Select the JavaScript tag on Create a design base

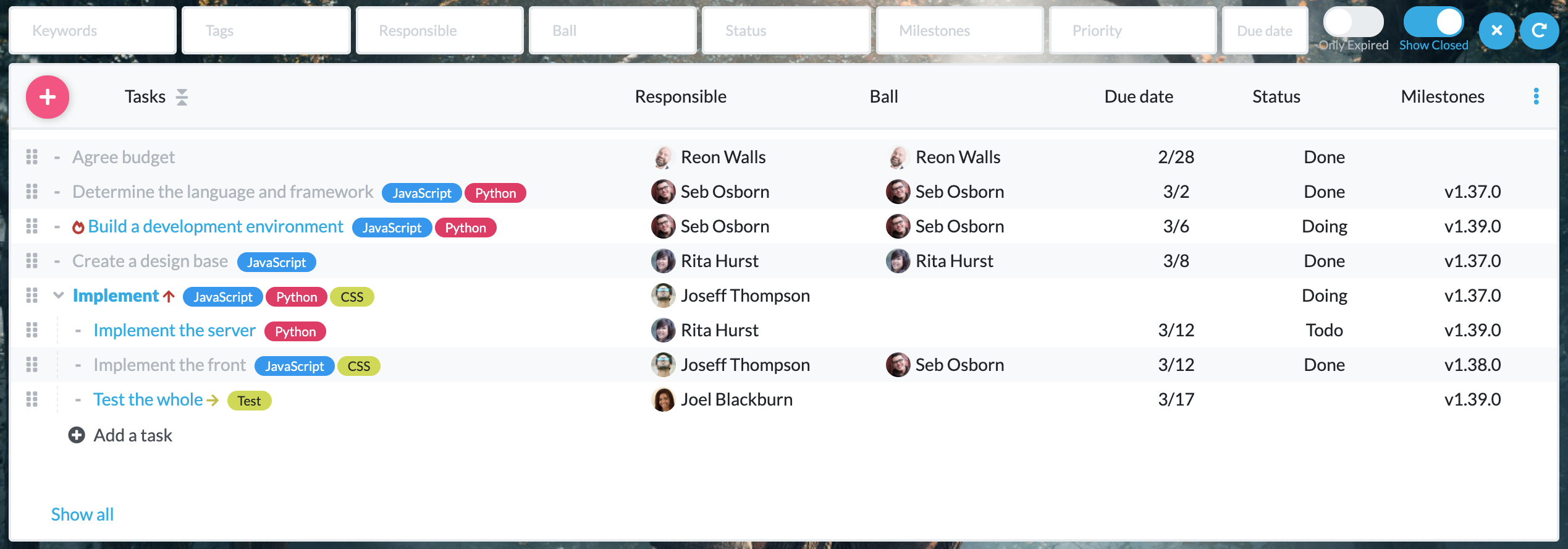pos(276,262)
